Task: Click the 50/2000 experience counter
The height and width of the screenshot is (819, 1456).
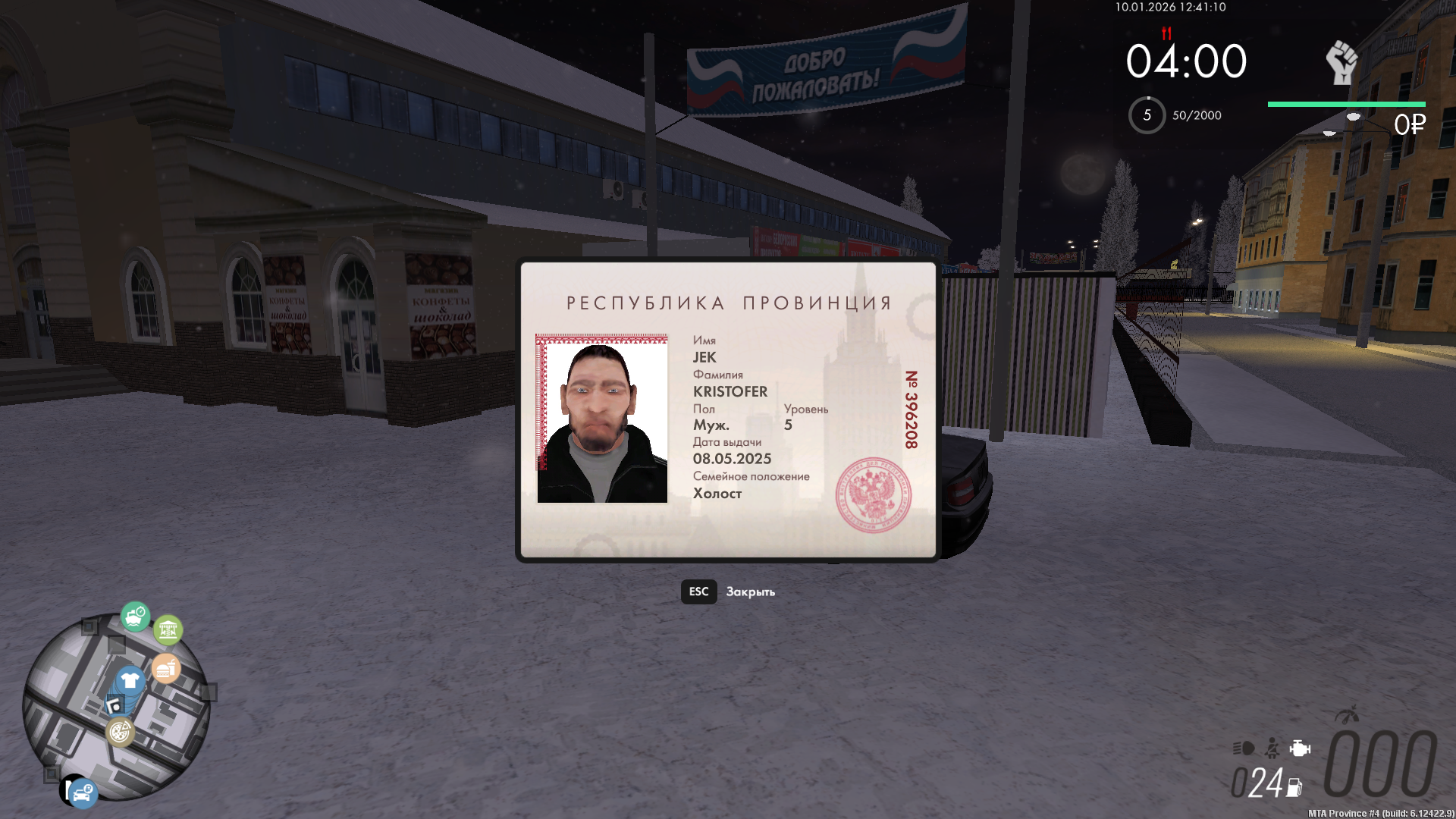Action: click(x=1195, y=115)
